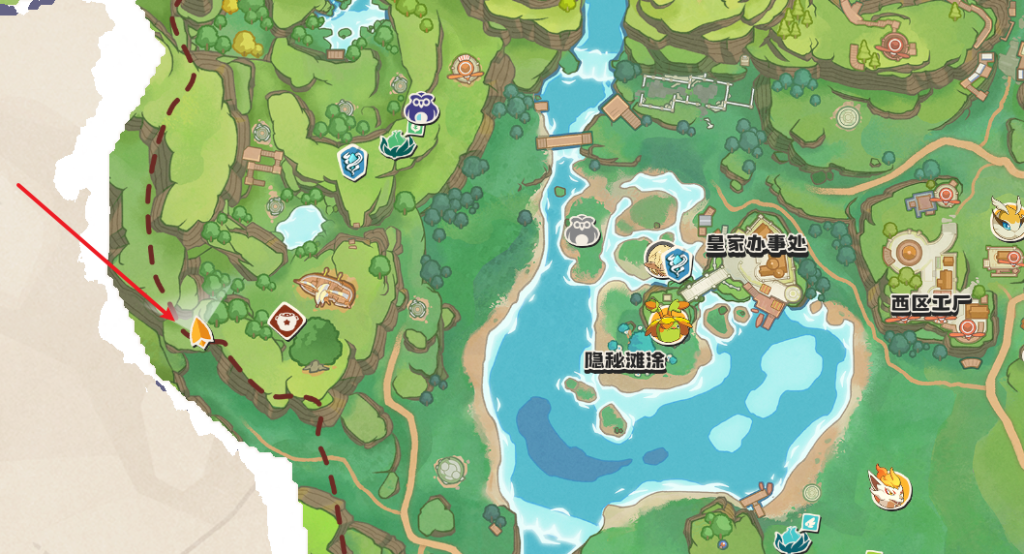Open the 皇家办事处 location label

[756, 243]
